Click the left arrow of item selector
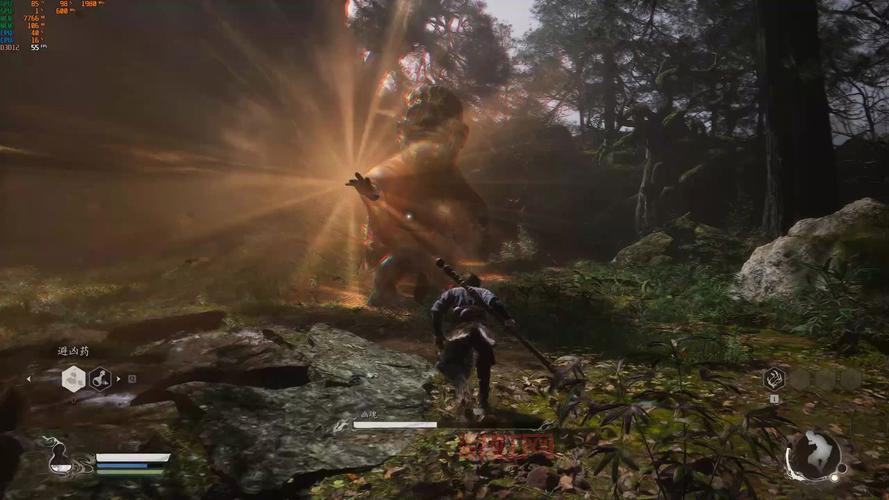Image resolution: width=889 pixels, height=500 pixels. click(x=28, y=379)
